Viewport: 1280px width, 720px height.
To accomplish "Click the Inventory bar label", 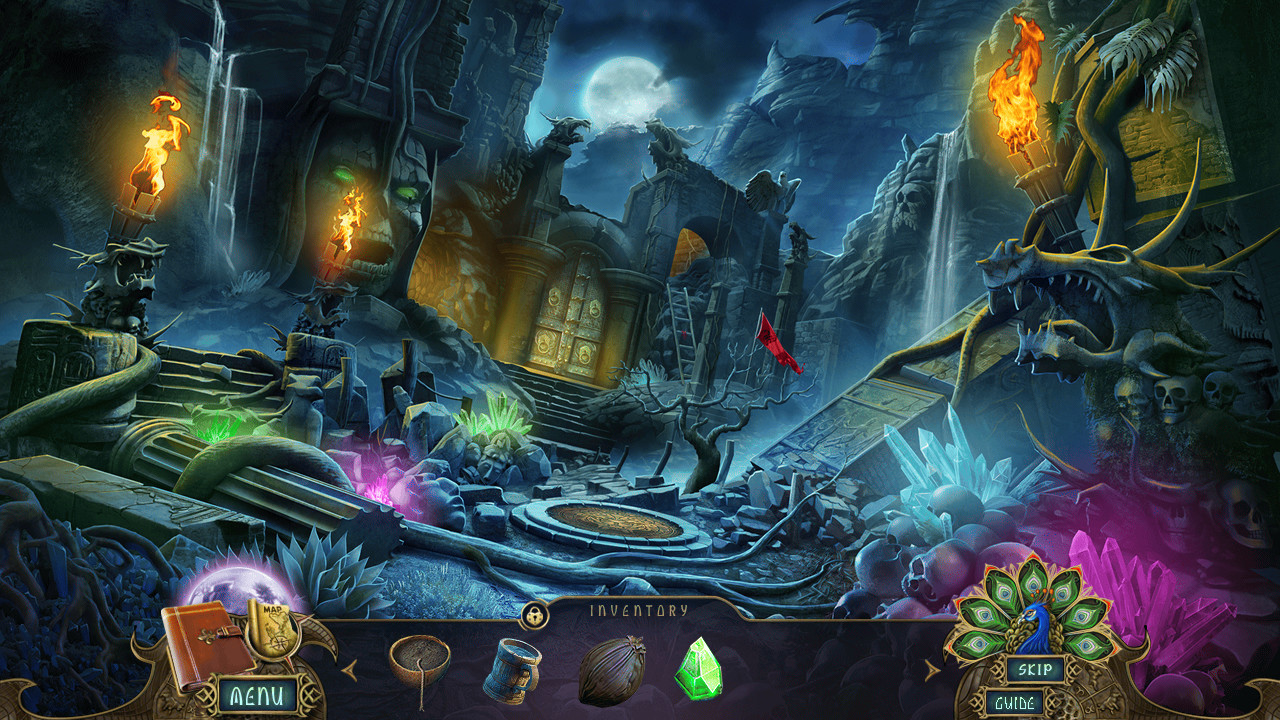I will coord(640,607).
